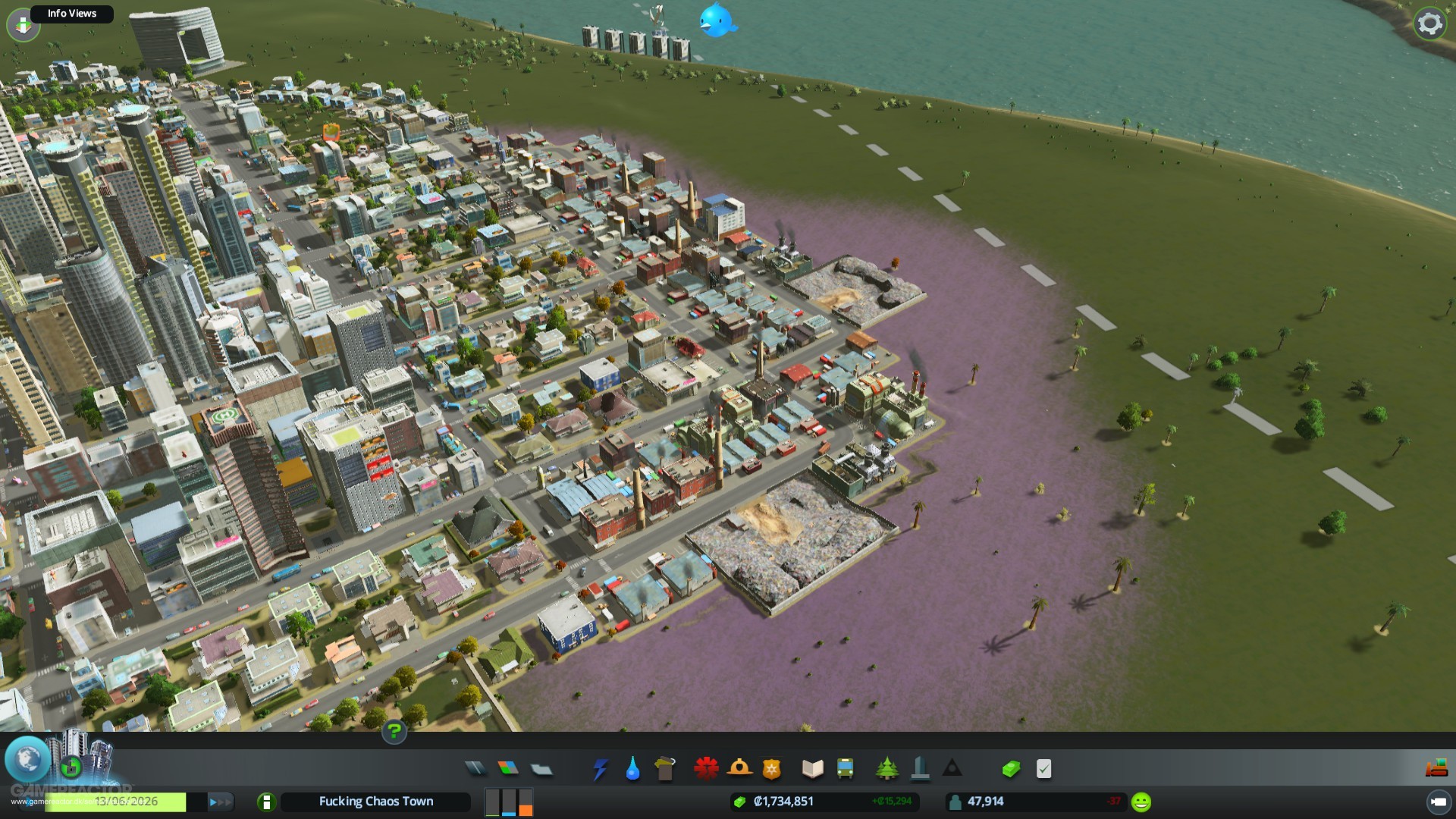Open the Healthcare services menu

(707, 767)
